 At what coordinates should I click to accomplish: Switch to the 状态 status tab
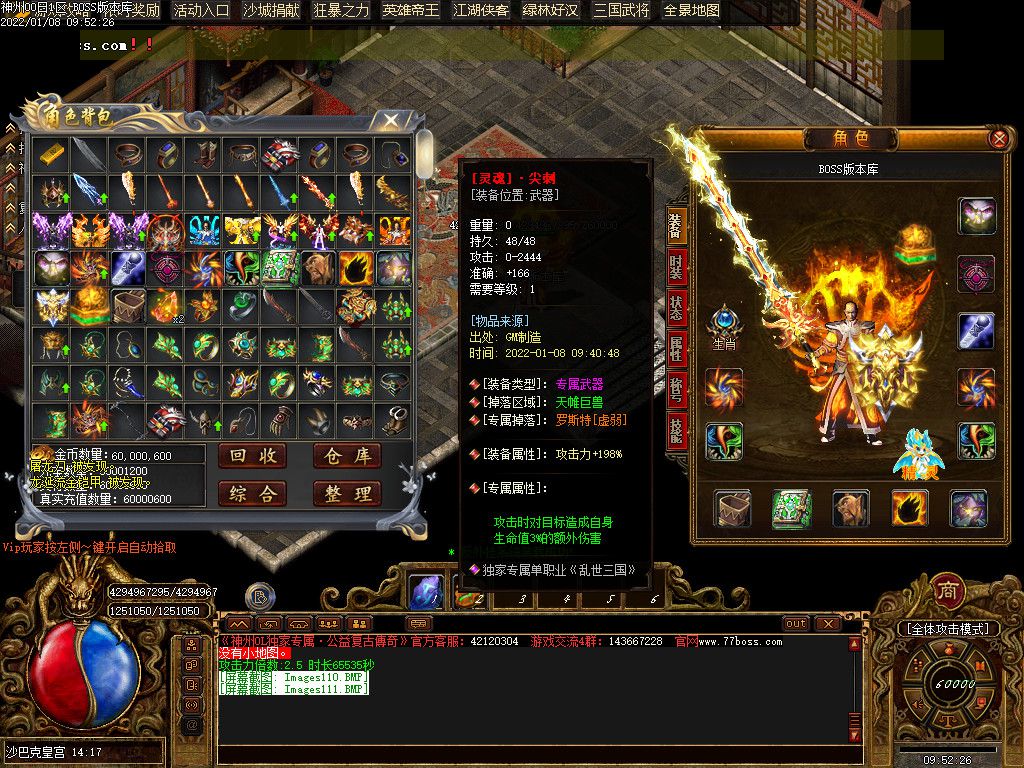click(x=677, y=308)
